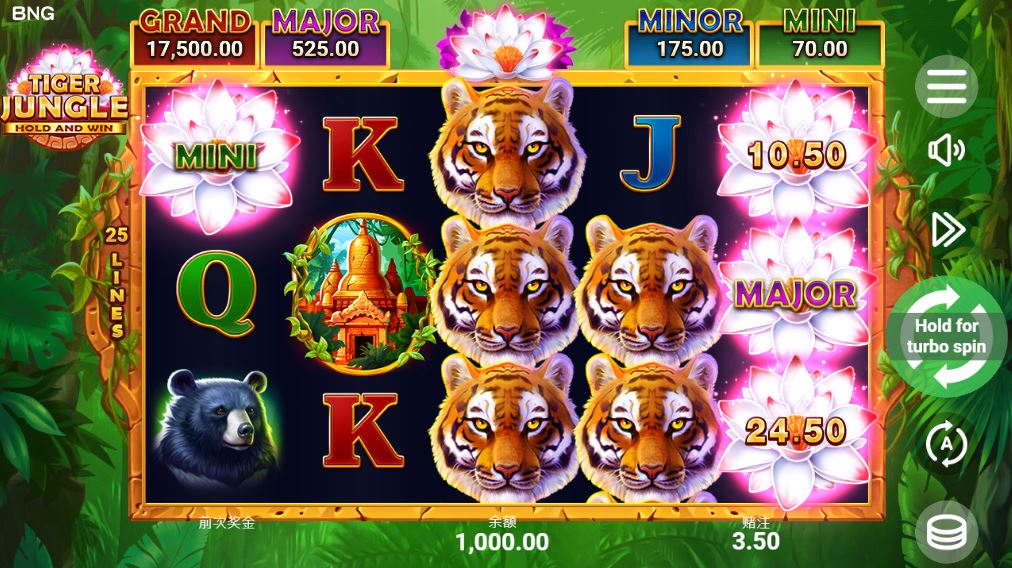Activate the fast-forward turbo arrows
1012x568 pixels.
pos(947,230)
